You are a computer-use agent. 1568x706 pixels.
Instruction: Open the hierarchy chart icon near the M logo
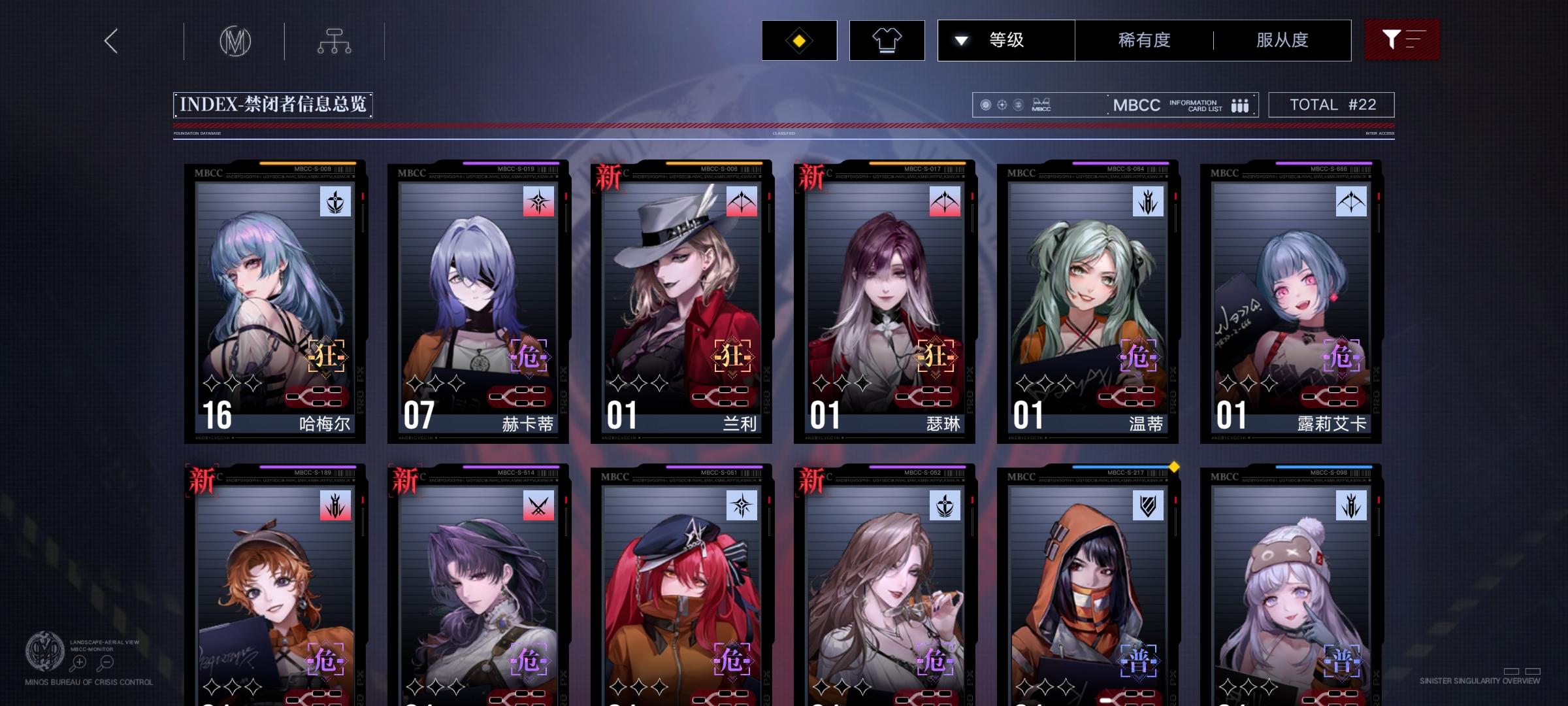pyautogui.click(x=335, y=41)
